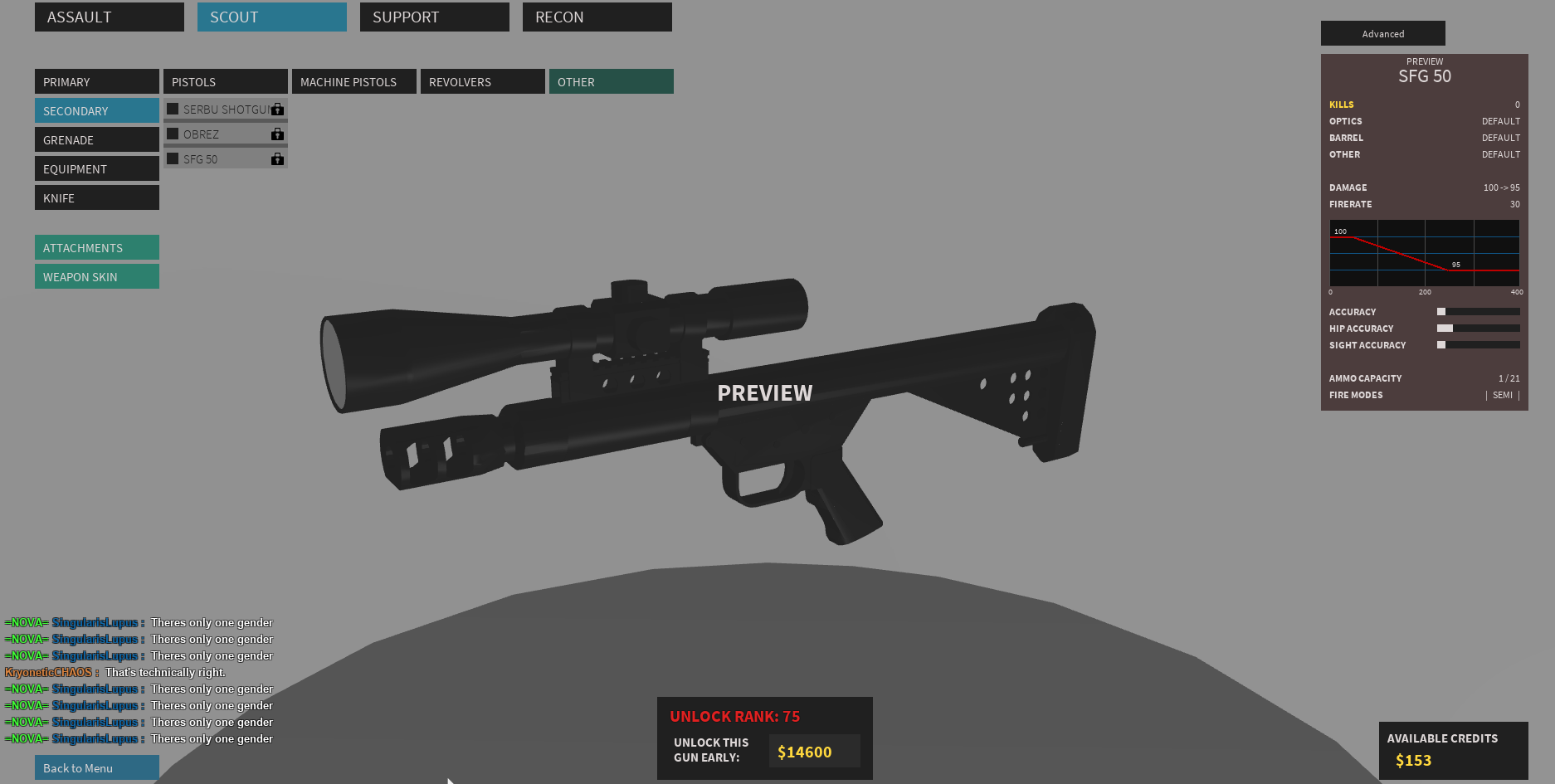
Task: Switch to the RECON class tab
Action: (x=597, y=17)
